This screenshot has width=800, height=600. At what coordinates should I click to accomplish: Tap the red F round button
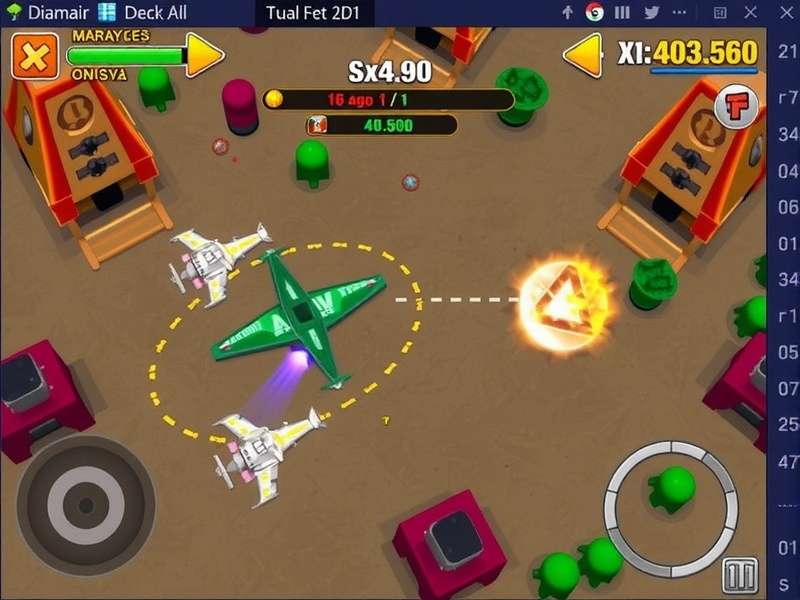(737, 106)
